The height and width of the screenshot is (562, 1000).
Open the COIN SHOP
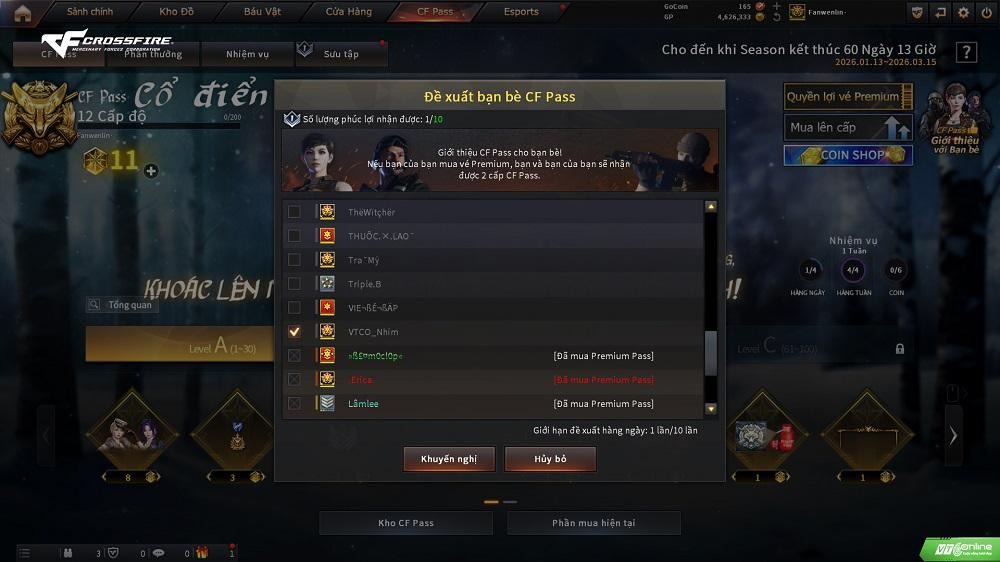(x=848, y=156)
